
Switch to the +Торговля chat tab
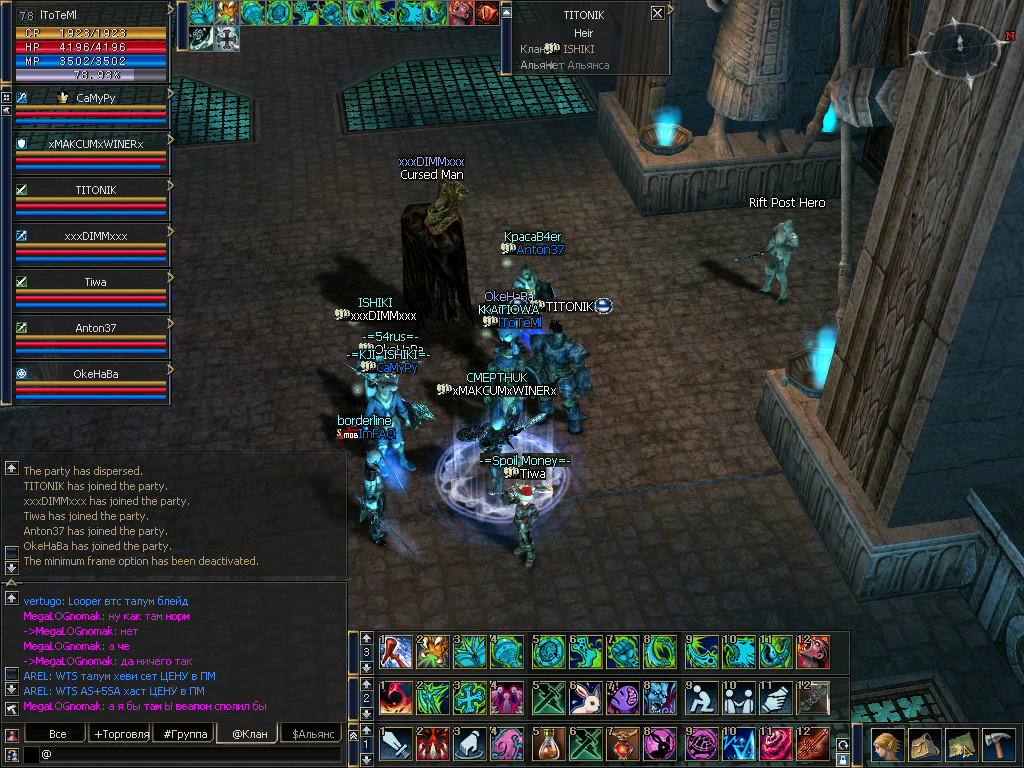tap(121, 735)
